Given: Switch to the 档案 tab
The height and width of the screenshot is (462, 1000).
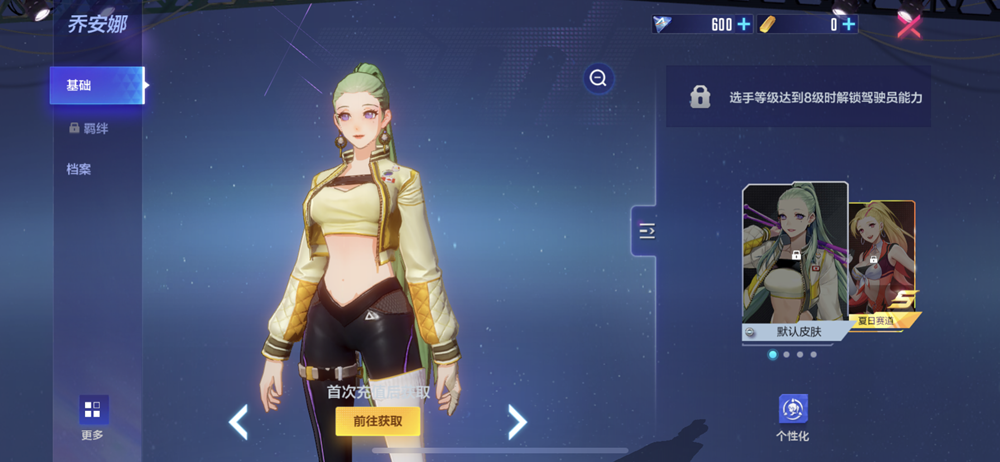Looking at the screenshot, I should click(79, 169).
